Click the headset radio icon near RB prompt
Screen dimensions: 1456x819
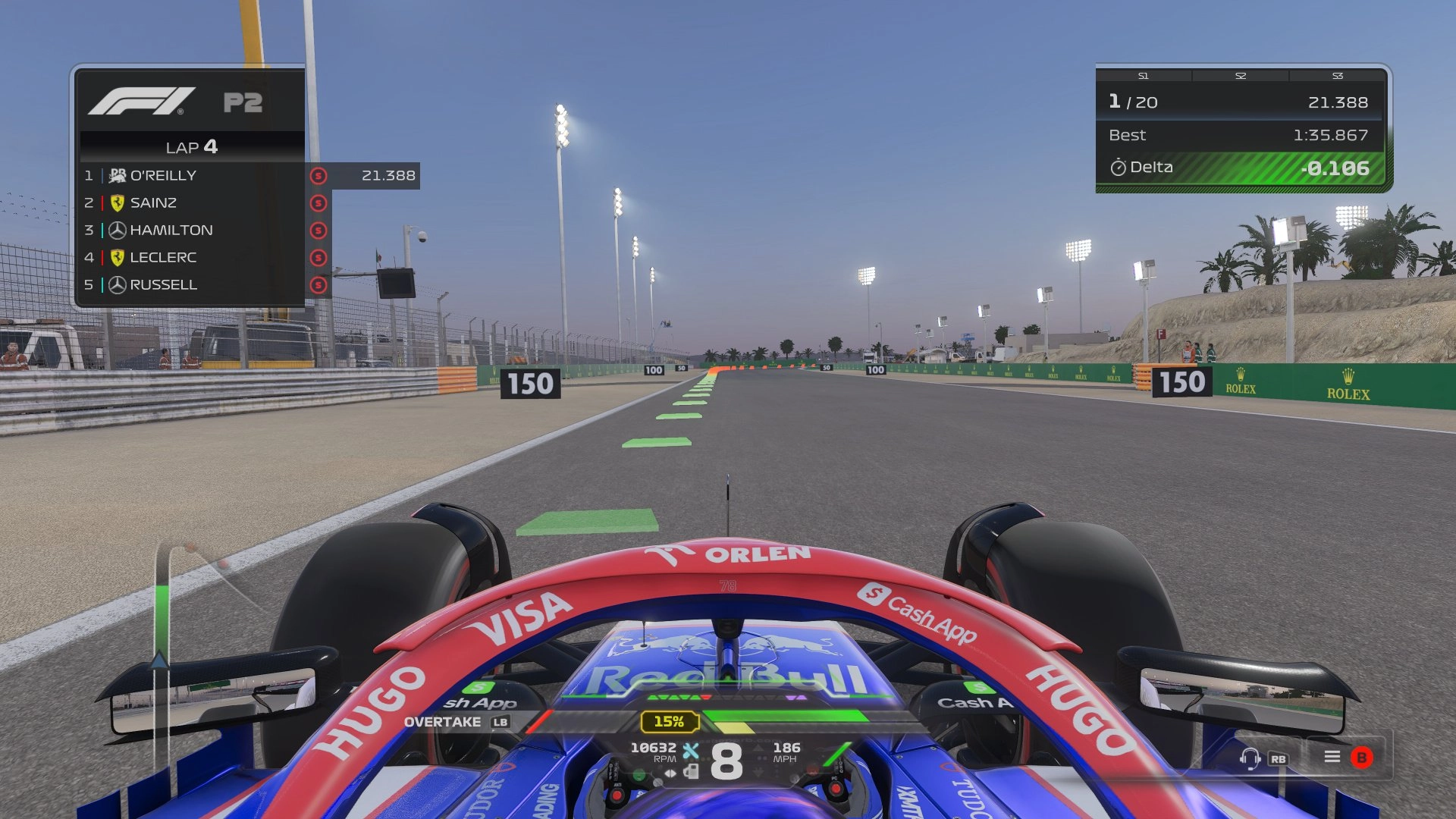point(1249,760)
